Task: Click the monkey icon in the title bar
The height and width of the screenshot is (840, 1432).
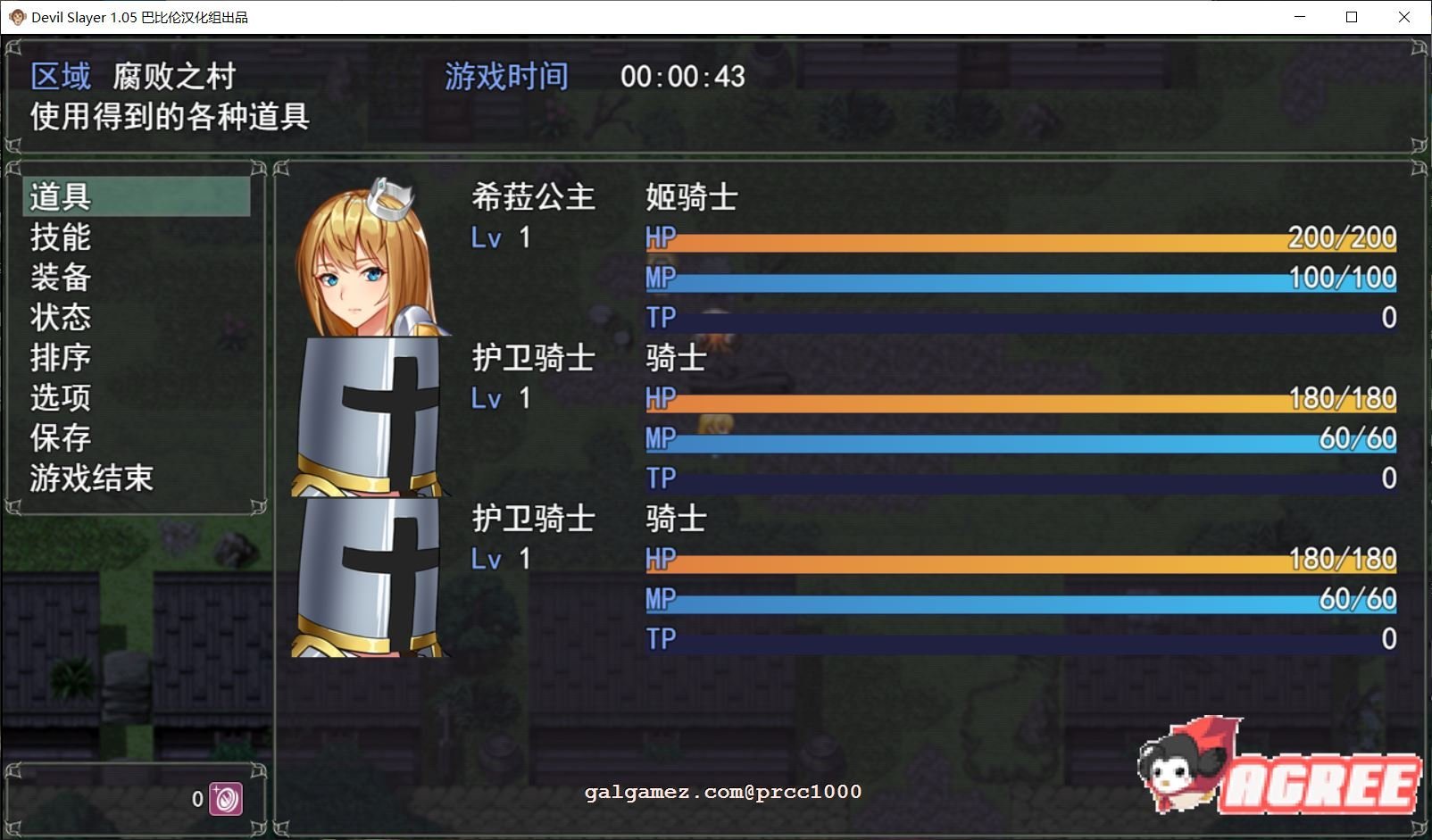Action: pyautogui.click(x=14, y=17)
